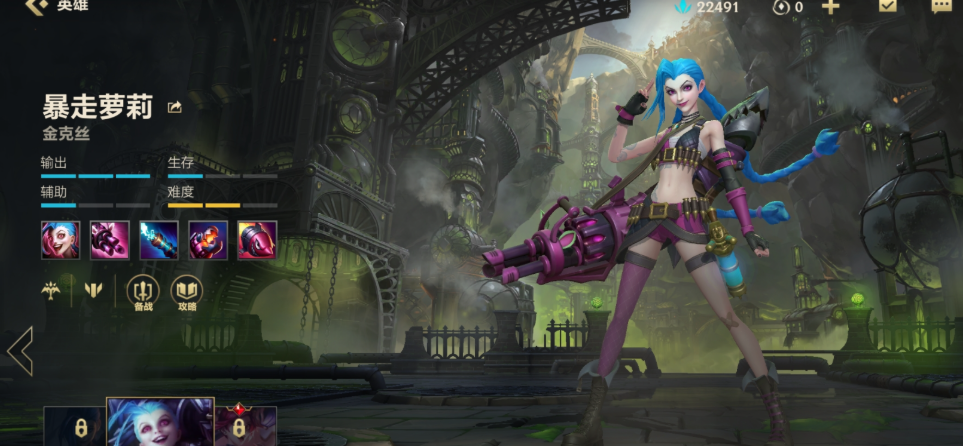Screen dimensions: 963x446
Task: Add currency with the plus button
Action: click(x=830, y=7)
